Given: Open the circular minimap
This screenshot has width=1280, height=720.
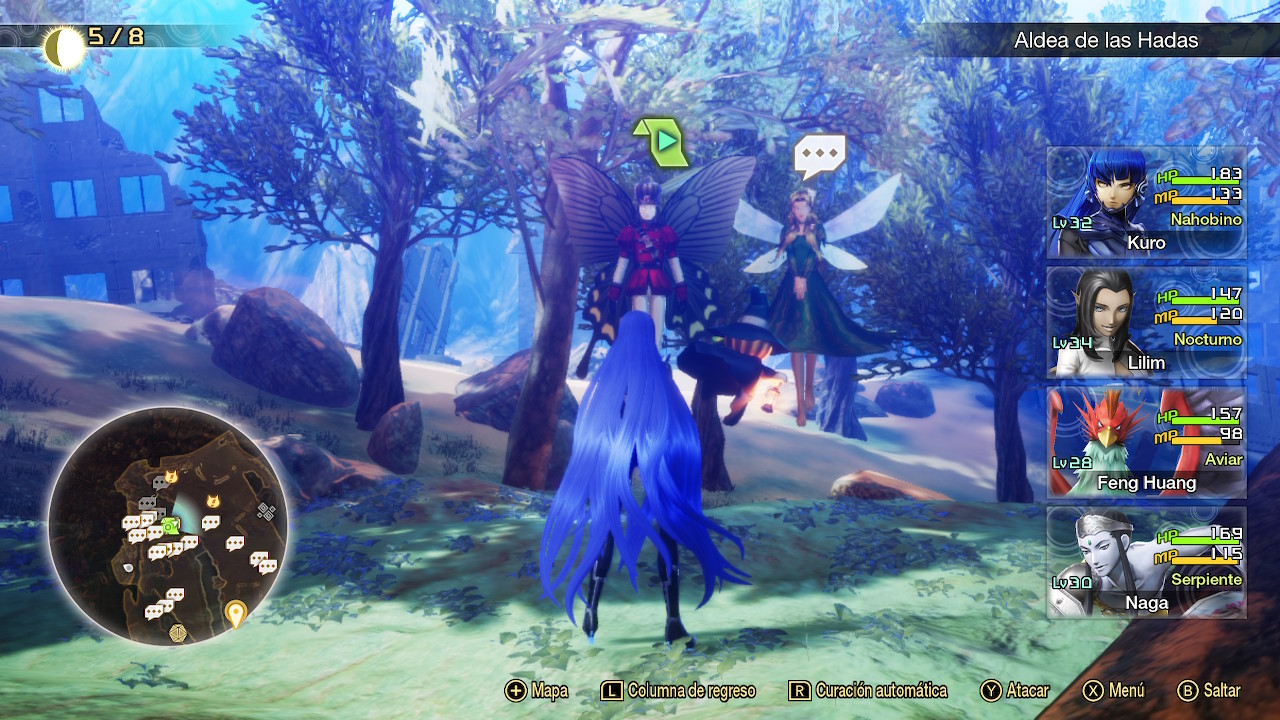Looking at the screenshot, I should [x=168, y=525].
